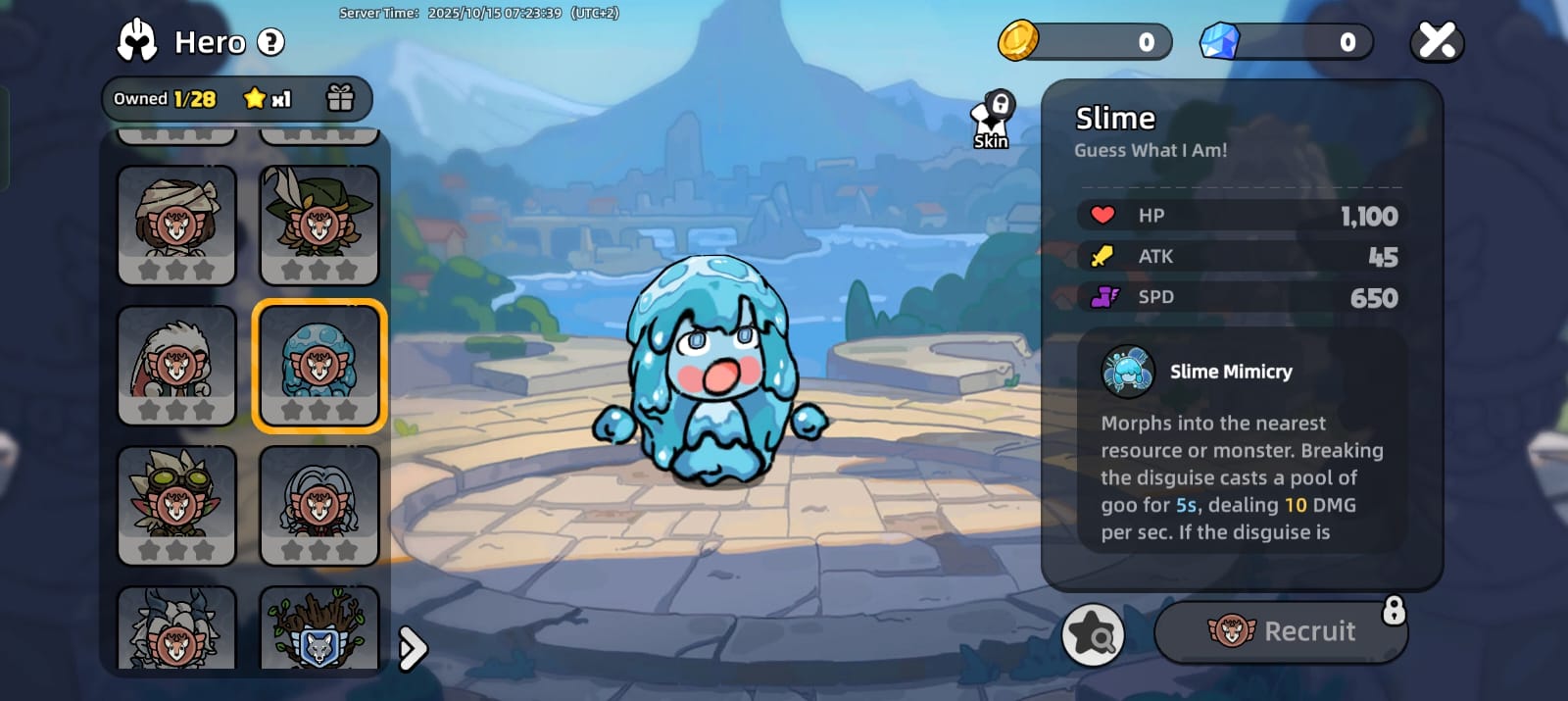Select the blue Slime hero tile
Viewport: 1568px width, 701px height.
318,365
